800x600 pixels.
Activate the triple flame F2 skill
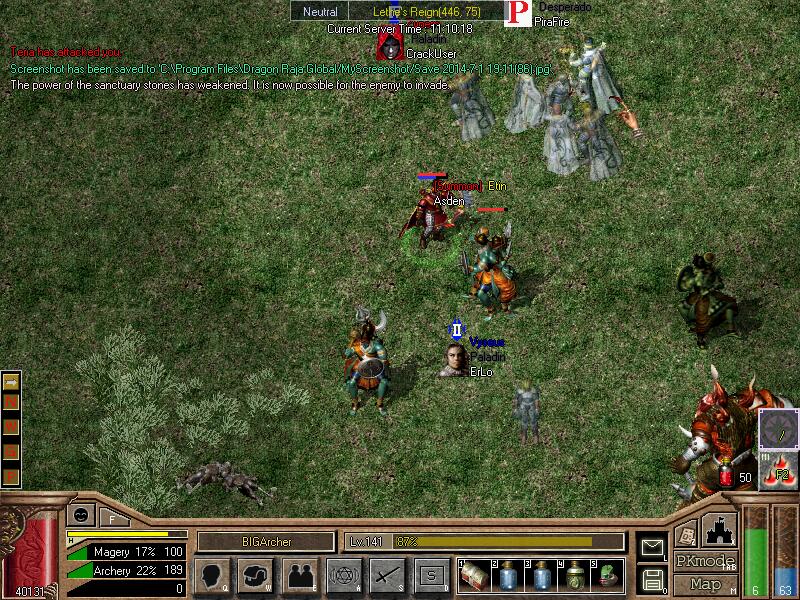pos(778,470)
